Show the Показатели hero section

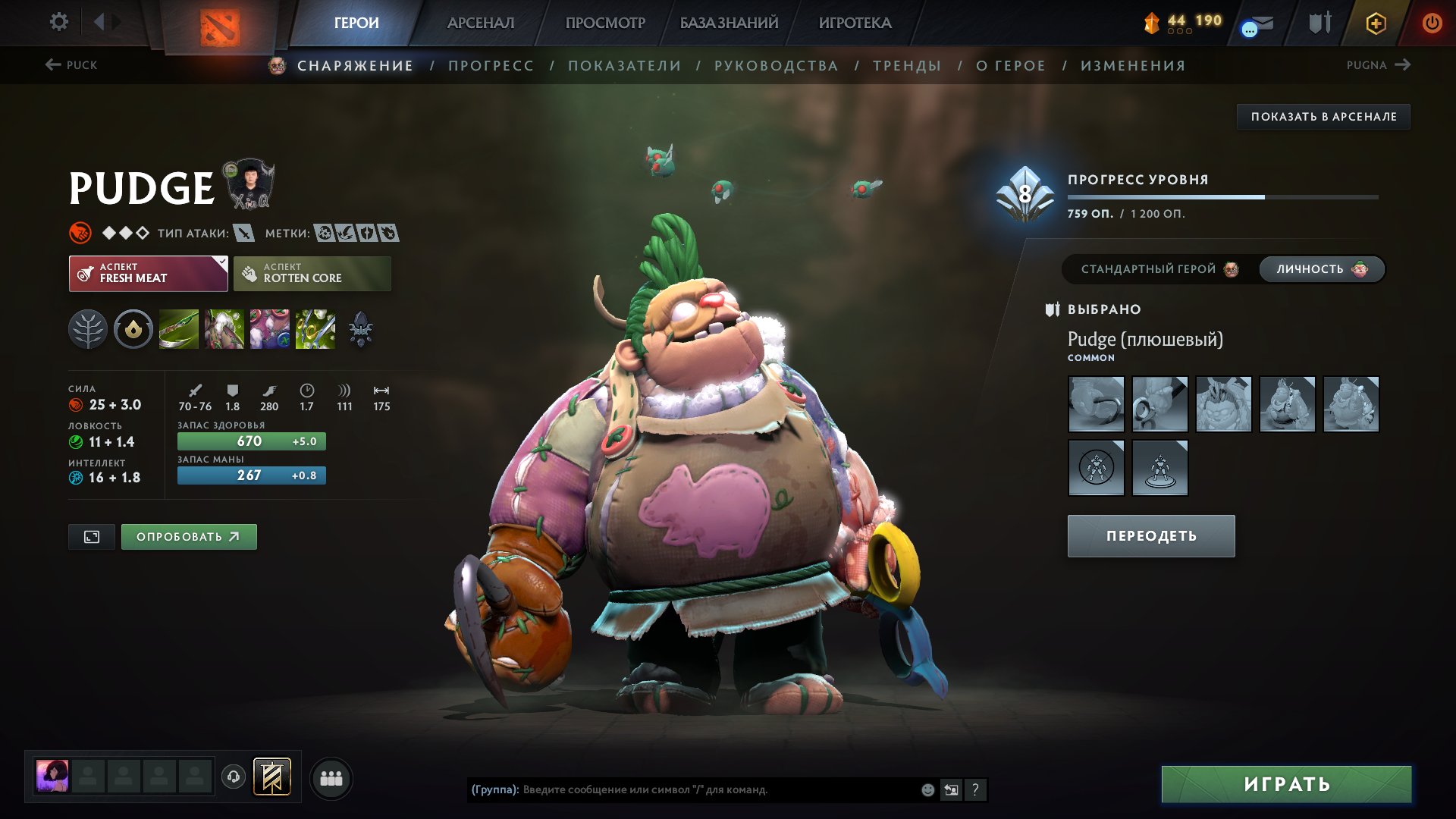624,66
